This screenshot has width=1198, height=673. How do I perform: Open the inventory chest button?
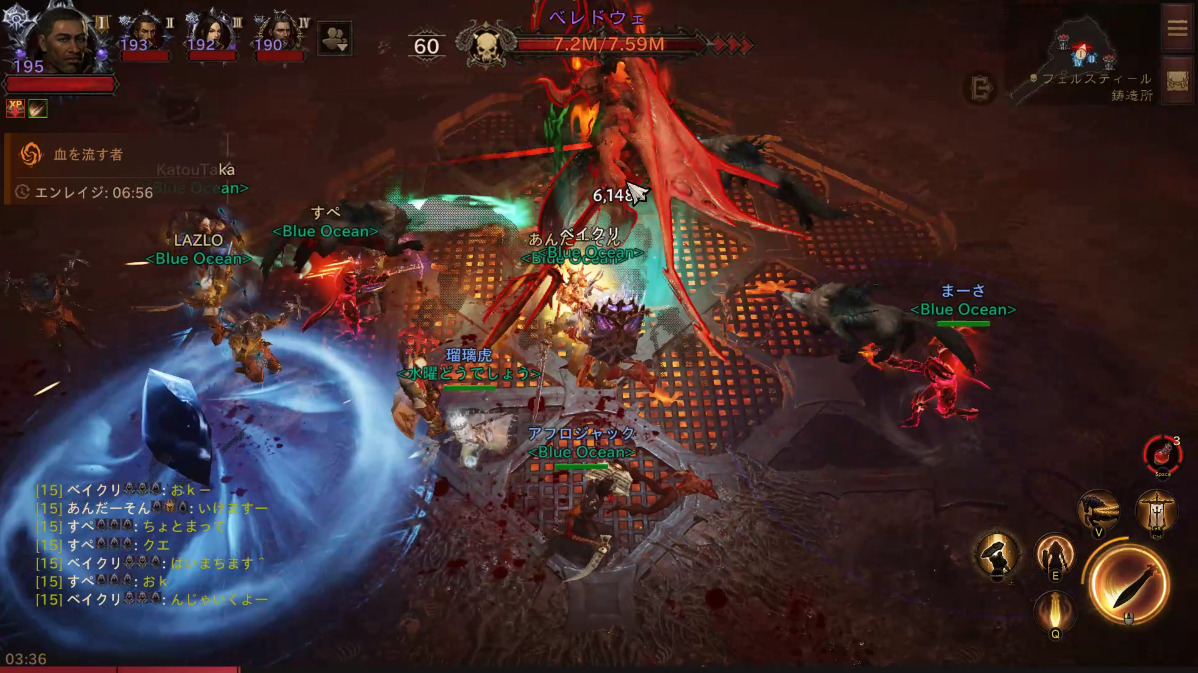(x=1177, y=80)
